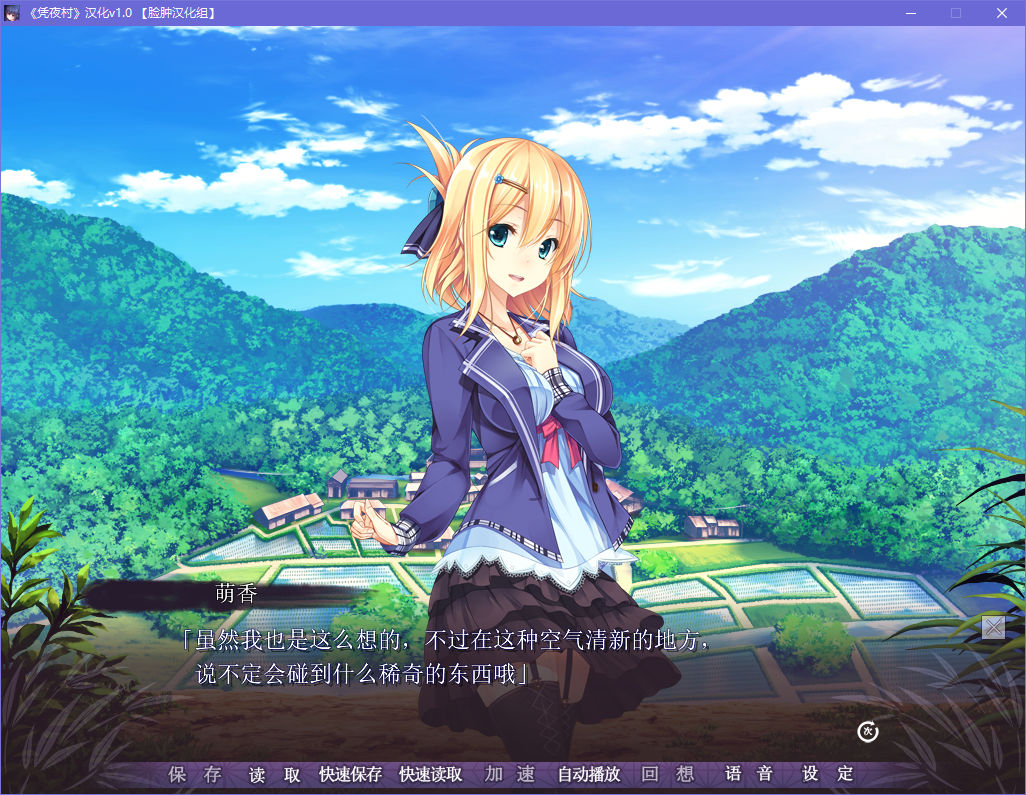Click the circular next-line arrow icon
The width and height of the screenshot is (1026, 795).
tap(868, 732)
